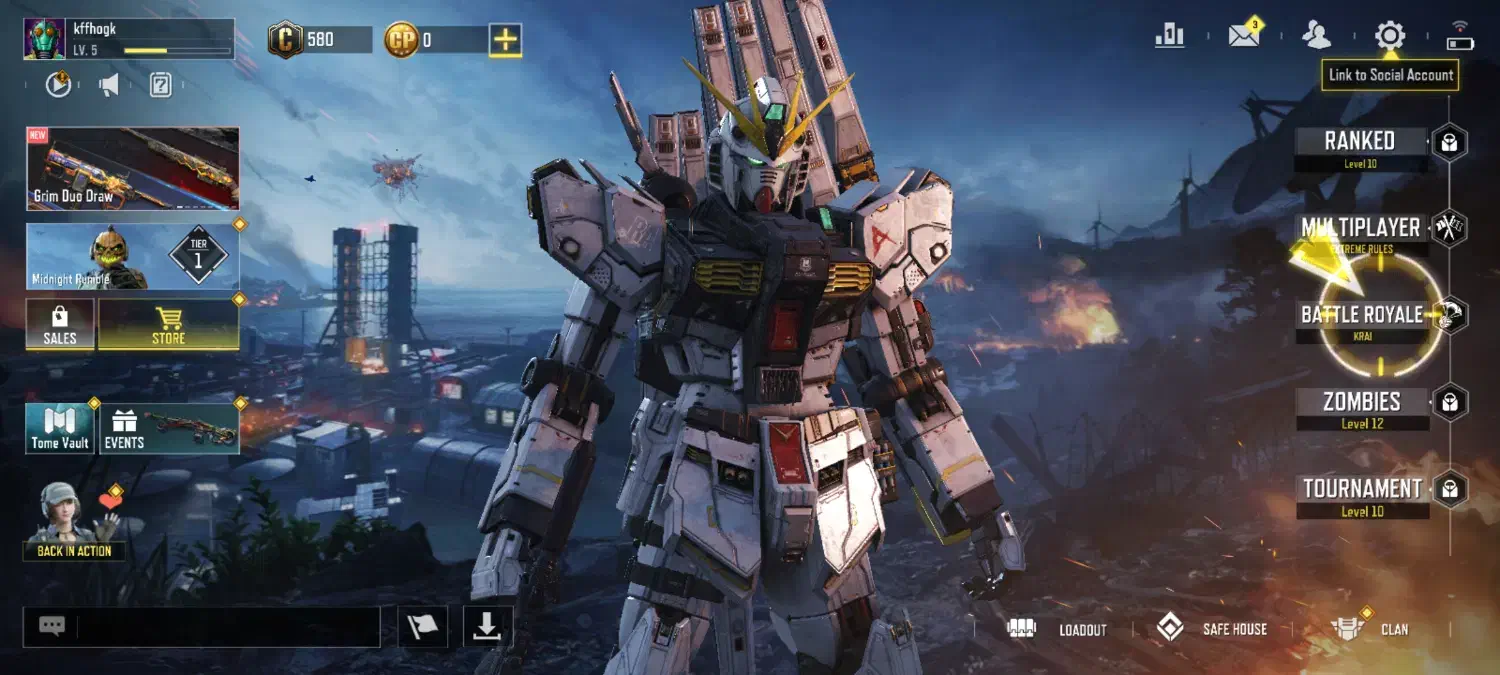Open the Tome Vault
The height and width of the screenshot is (675, 1500).
pos(60,428)
